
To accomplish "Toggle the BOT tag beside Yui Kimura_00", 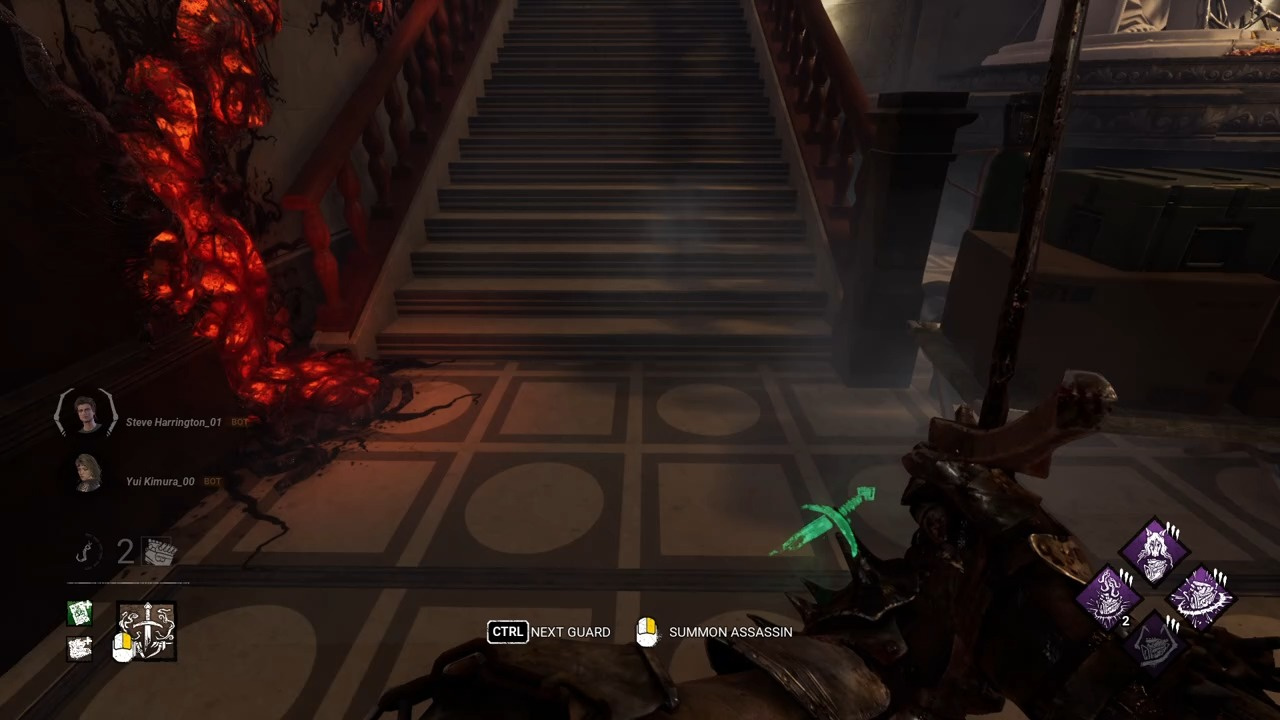I will tap(211, 481).
